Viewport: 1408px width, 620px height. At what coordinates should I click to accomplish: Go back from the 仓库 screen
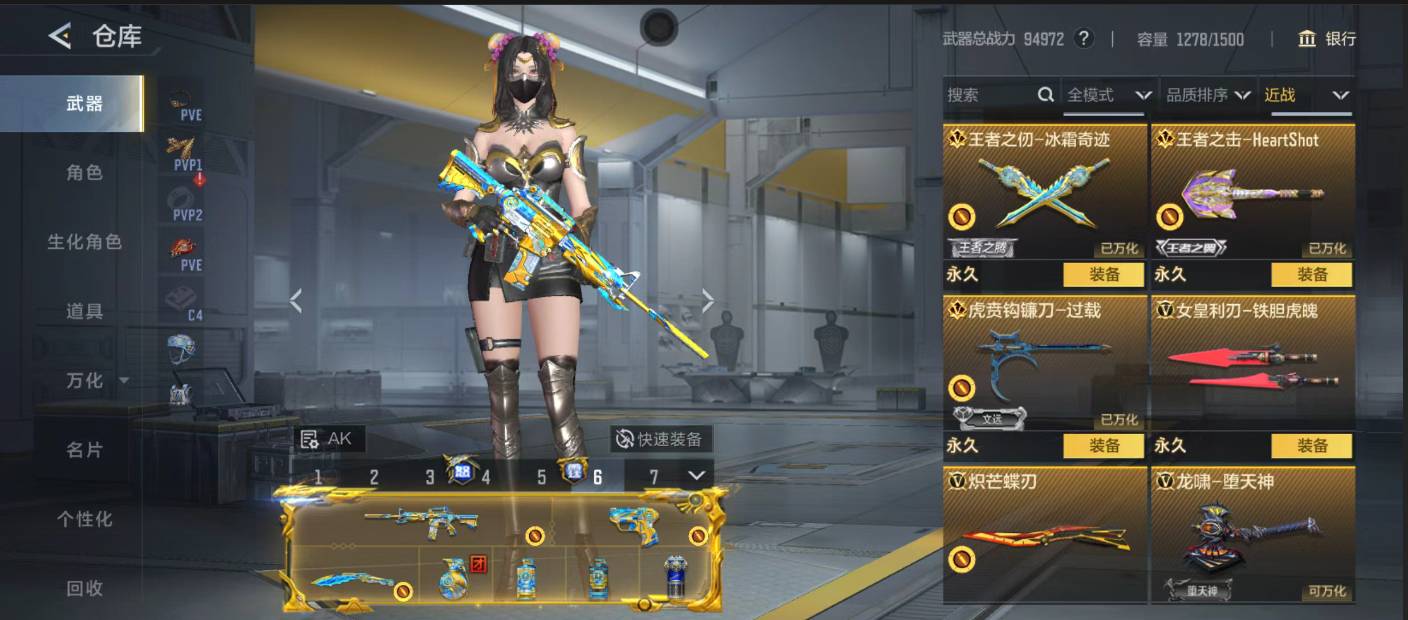point(60,37)
